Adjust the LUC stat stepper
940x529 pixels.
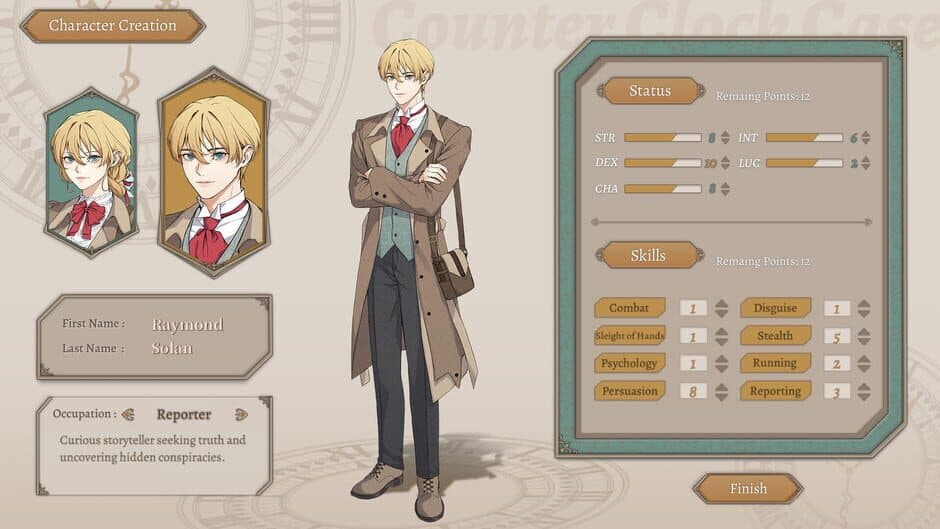867,163
